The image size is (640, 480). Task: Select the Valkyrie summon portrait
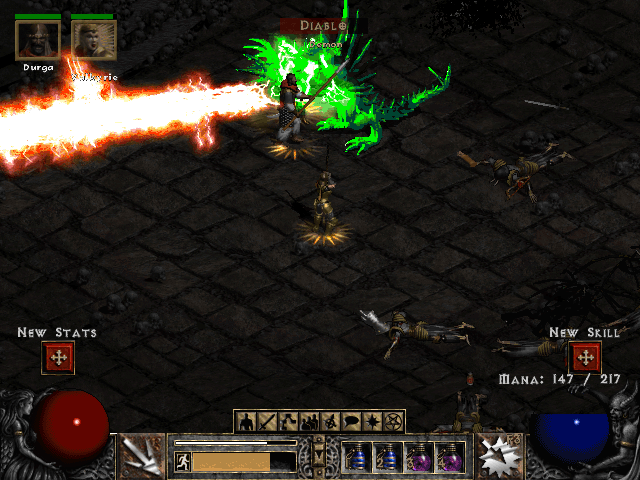[x=94, y=40]
